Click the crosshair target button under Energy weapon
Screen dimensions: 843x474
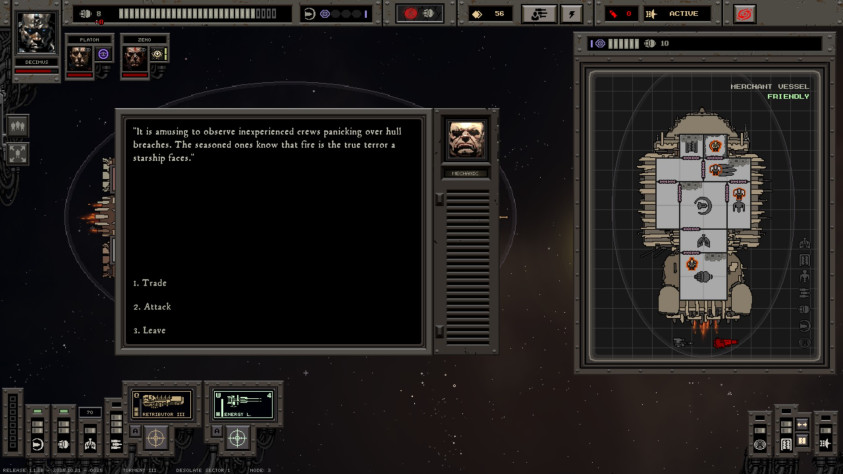point(237,438)
